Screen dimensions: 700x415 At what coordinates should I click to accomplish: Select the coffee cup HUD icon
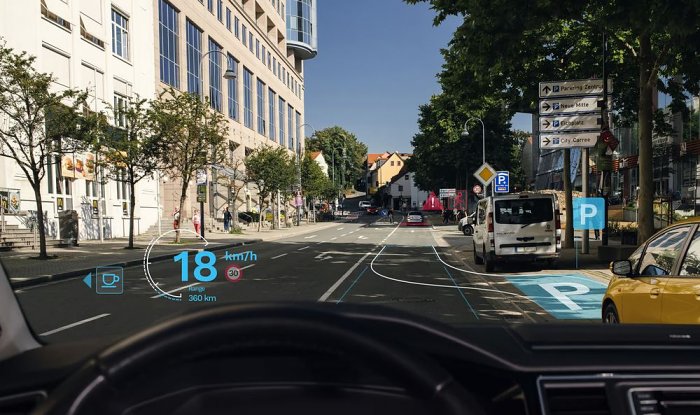pos(109,280)
